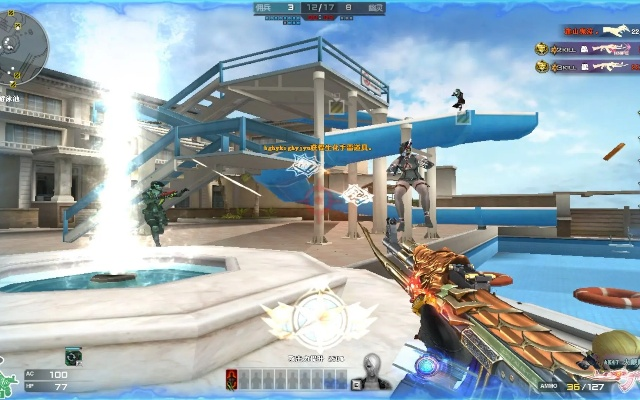Image resolution: width=640 pixels, height=400 pixels.
Task: Click the circular minimap radar
Action: (x=22, y=43)
